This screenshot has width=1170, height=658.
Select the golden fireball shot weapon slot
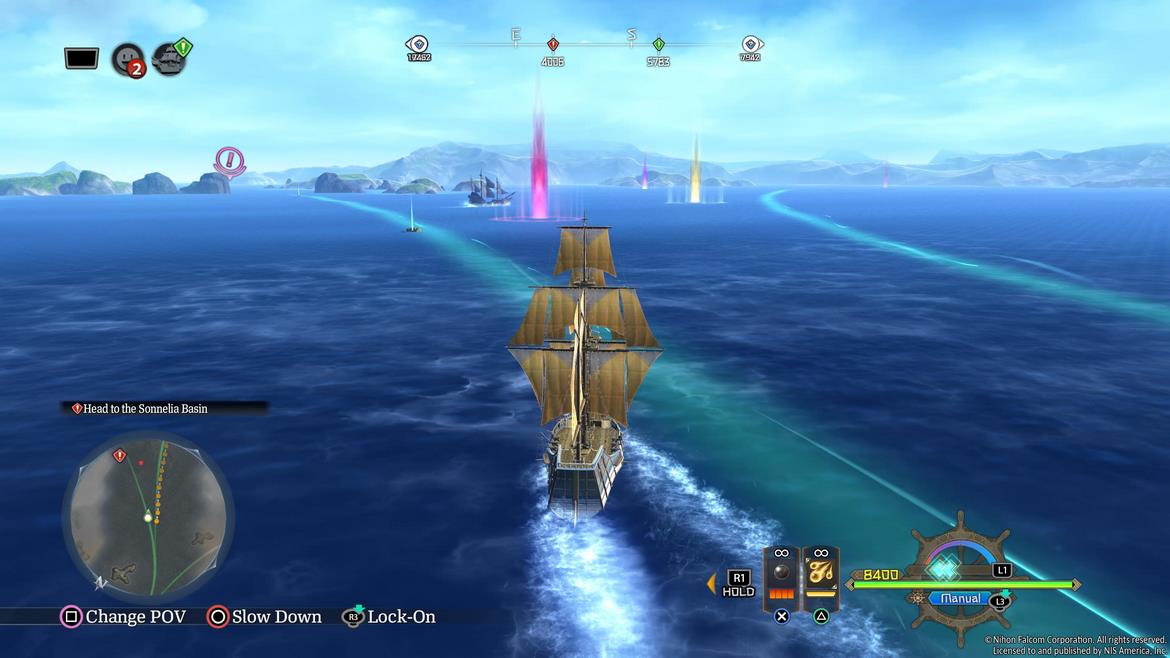(x=821, y=578)
